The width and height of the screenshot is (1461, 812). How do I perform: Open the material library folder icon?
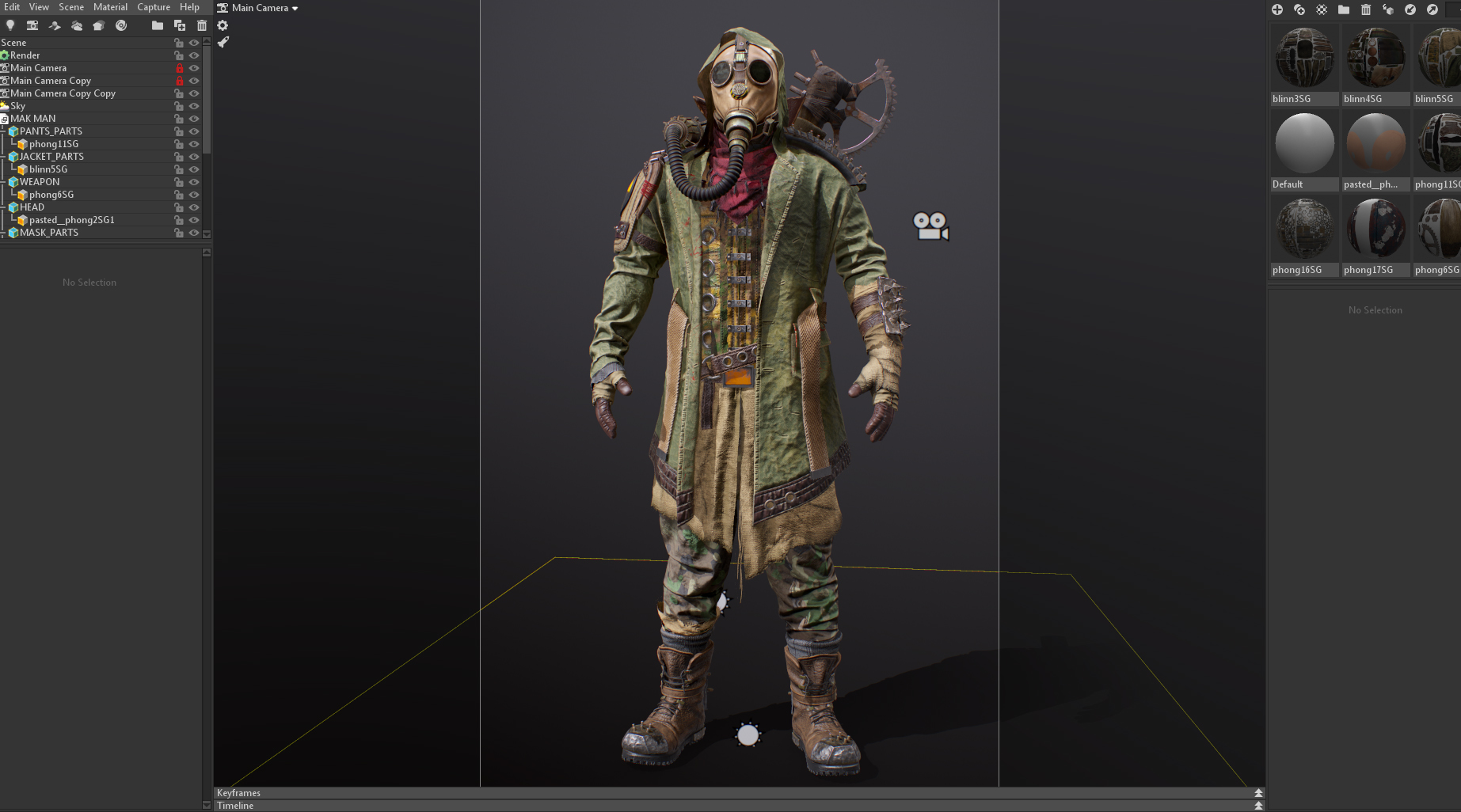click(x=1343, y=9)
